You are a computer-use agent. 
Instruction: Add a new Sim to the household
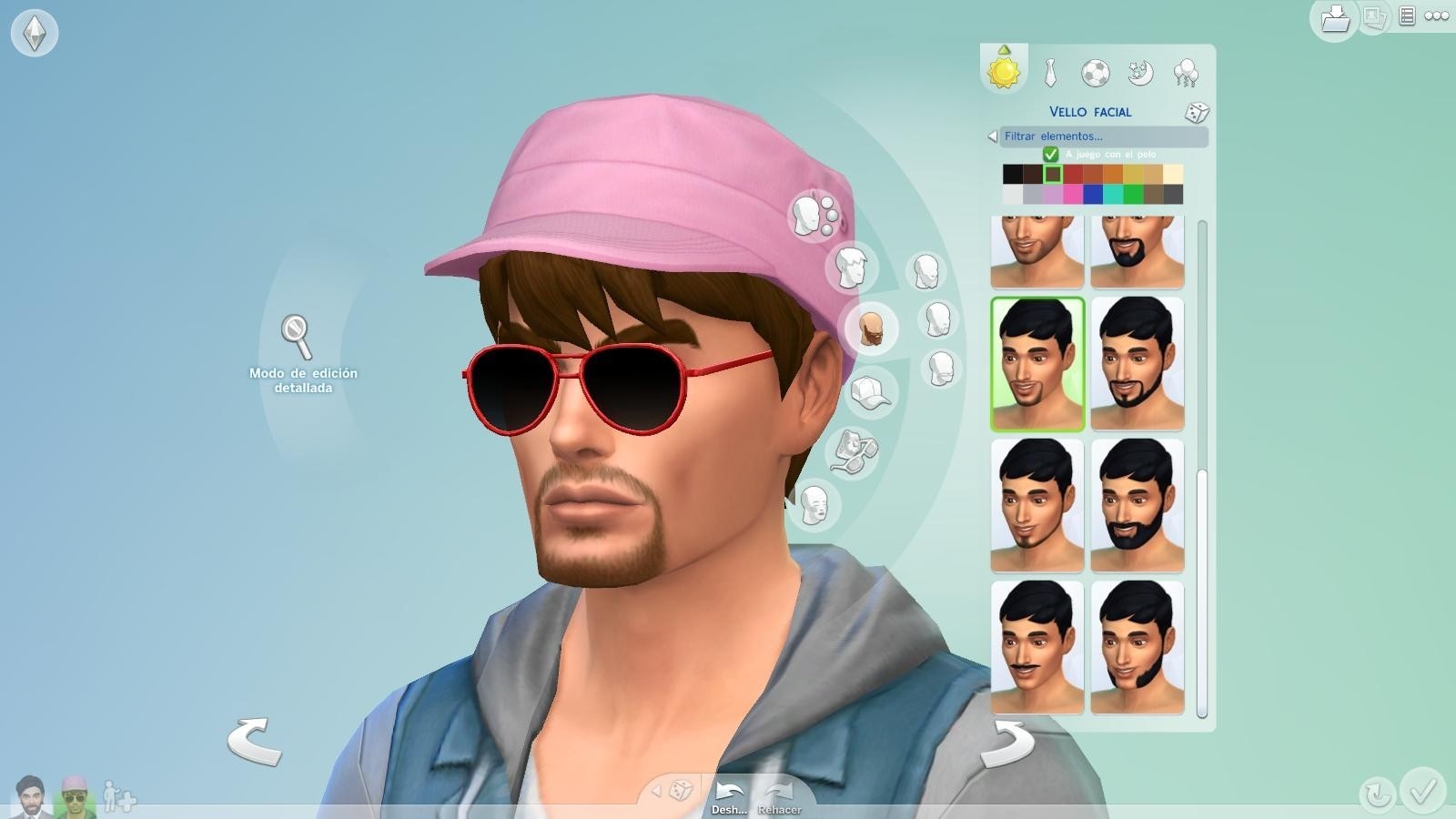click(118, 794)
